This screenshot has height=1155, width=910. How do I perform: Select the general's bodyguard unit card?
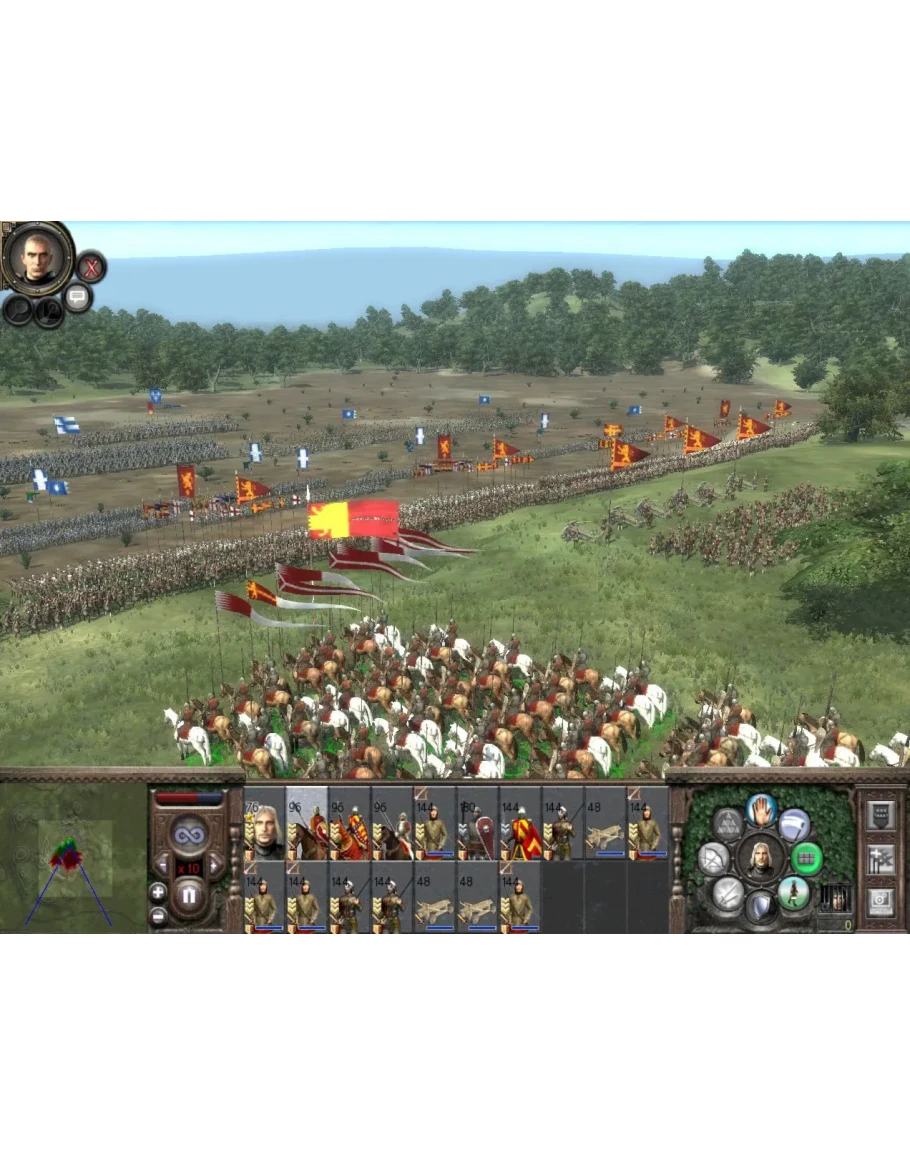[265, 825]
